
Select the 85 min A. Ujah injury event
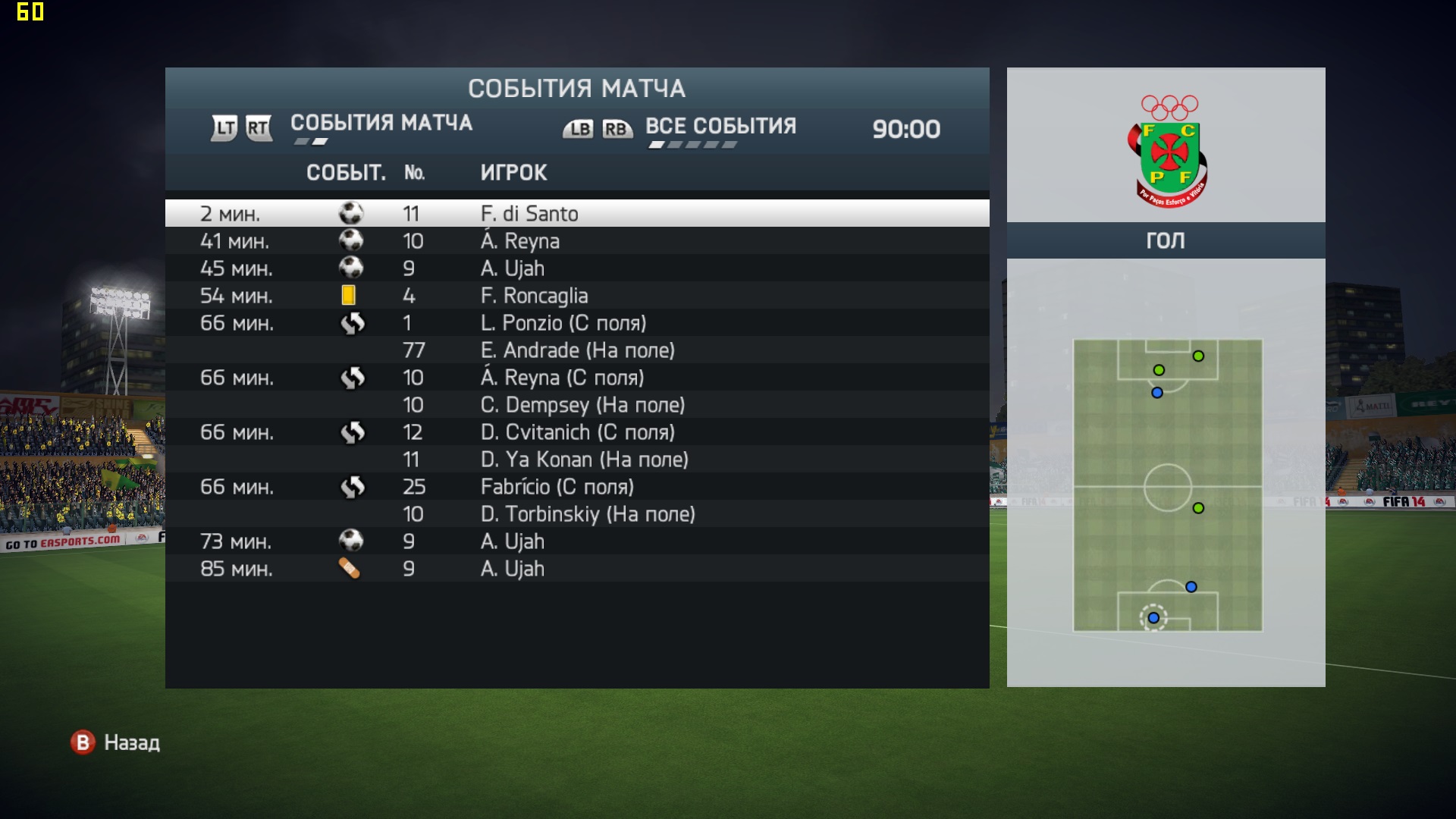576,569
